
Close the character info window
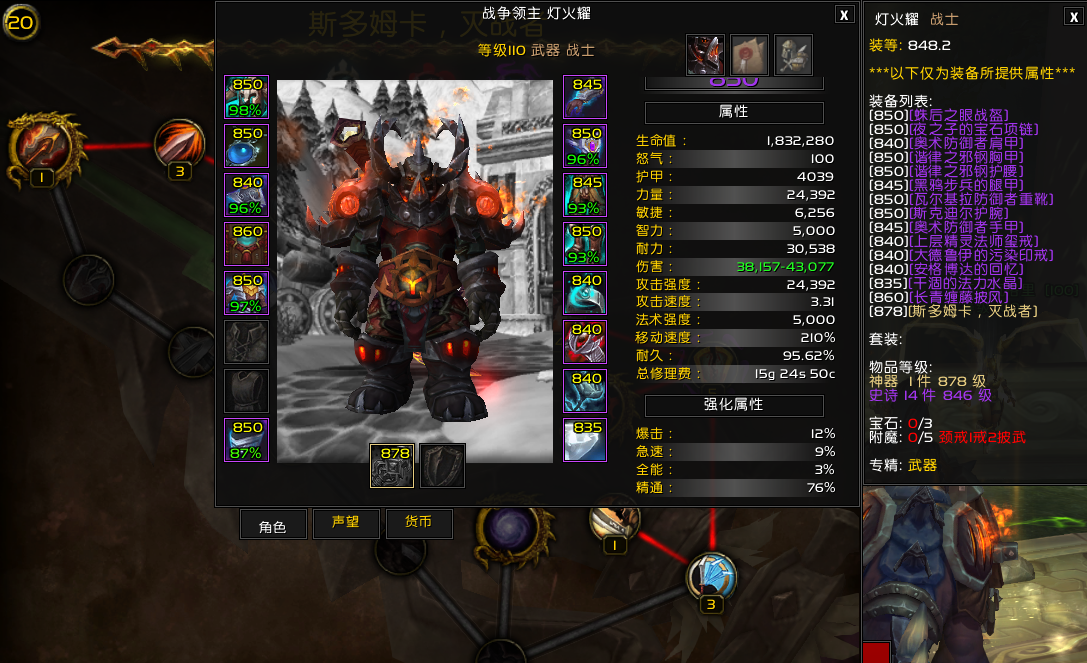point(845,14)
